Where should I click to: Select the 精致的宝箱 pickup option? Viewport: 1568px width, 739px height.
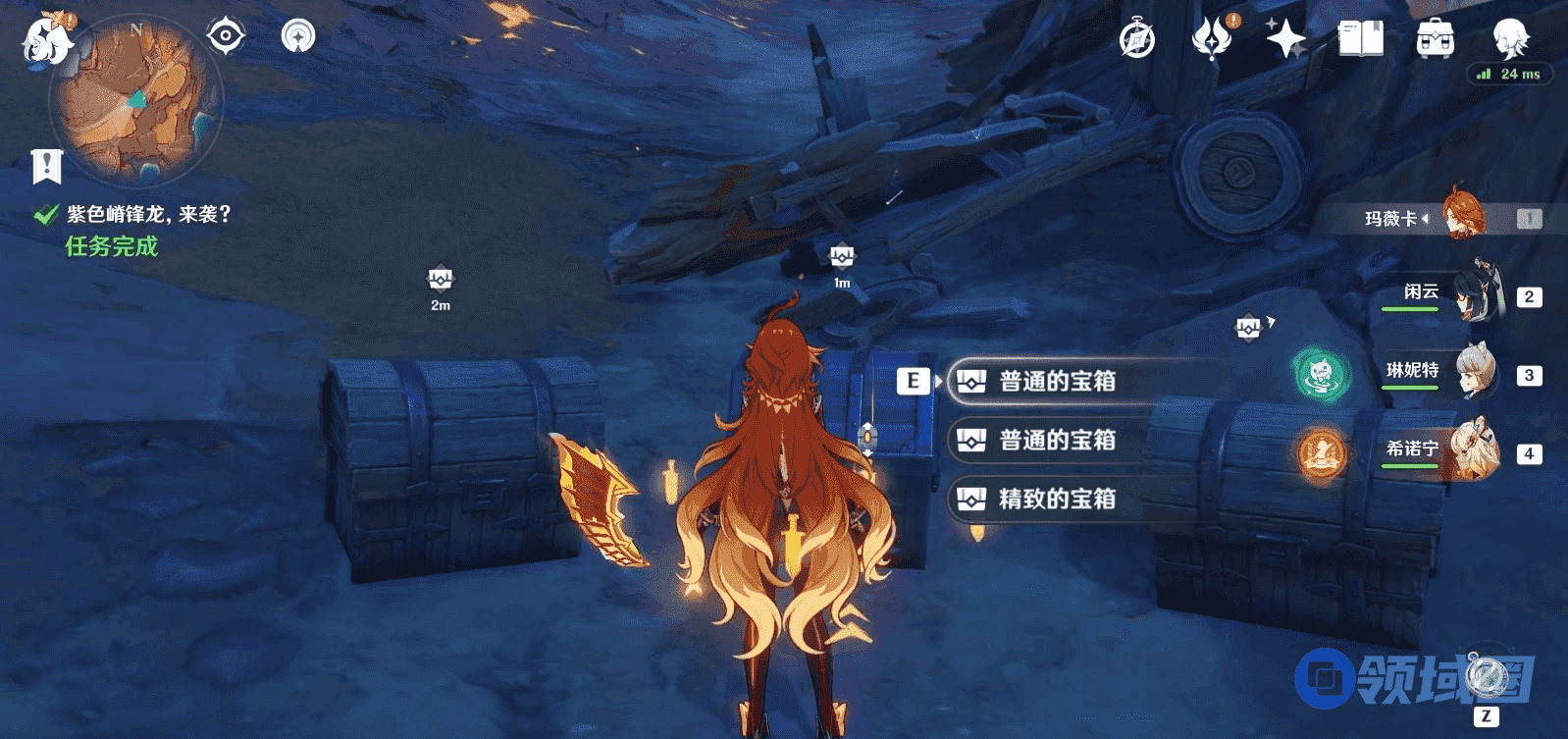click(1056, 499)
